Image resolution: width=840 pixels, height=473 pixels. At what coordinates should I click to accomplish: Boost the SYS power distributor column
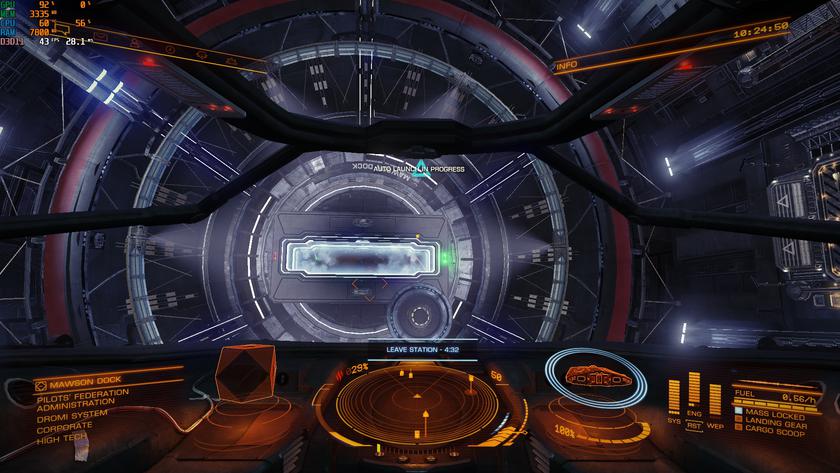[673, 396]
